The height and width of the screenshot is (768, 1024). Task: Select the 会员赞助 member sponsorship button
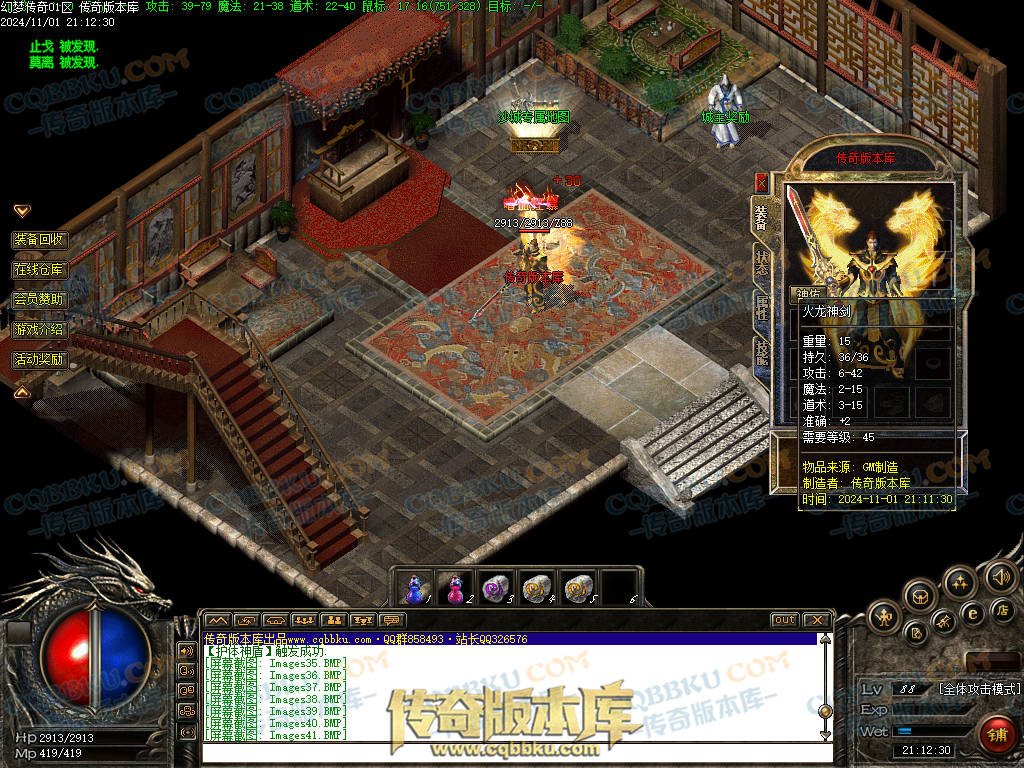39,299
